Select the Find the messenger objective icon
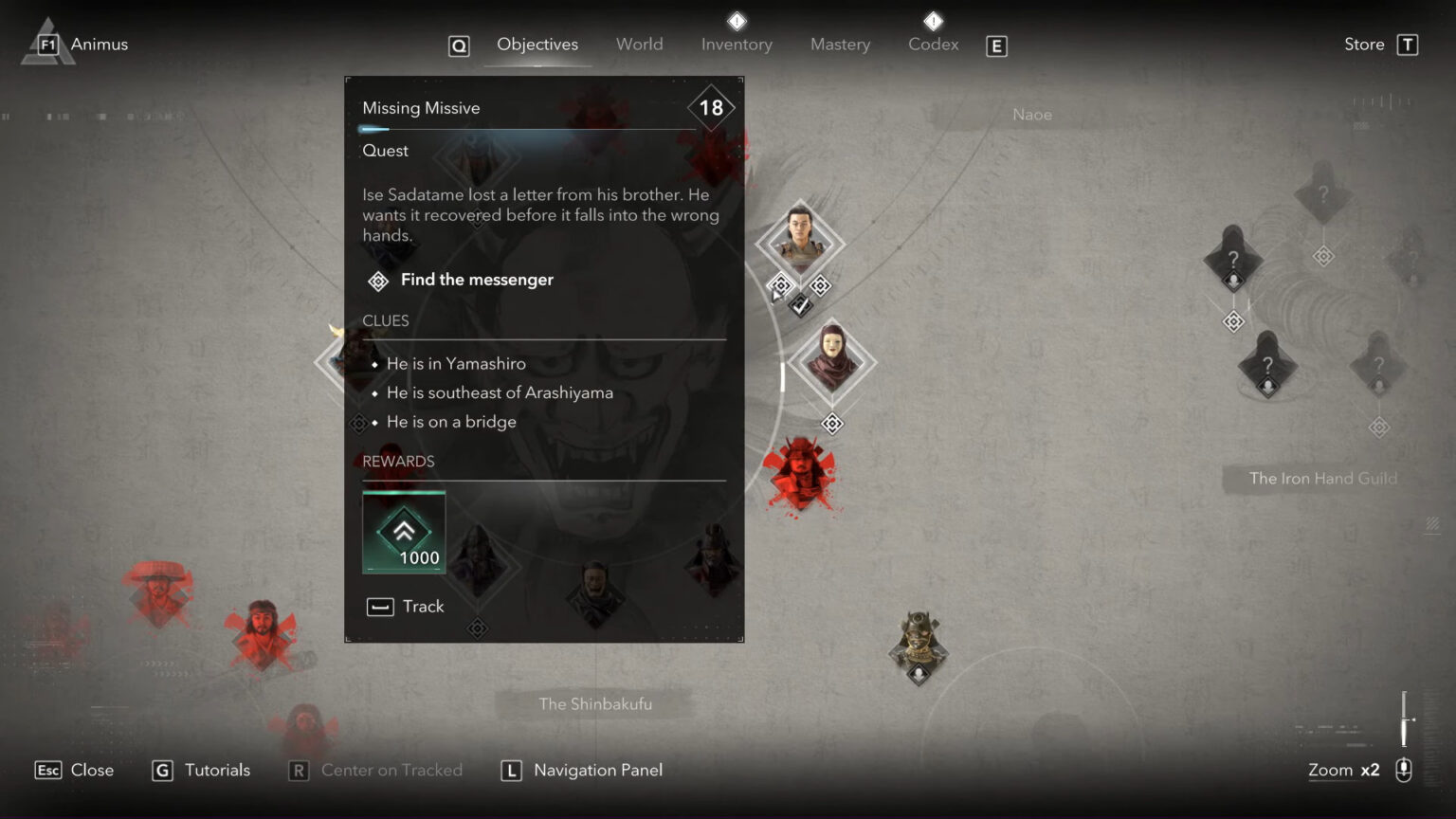 (x=377, y=281)
